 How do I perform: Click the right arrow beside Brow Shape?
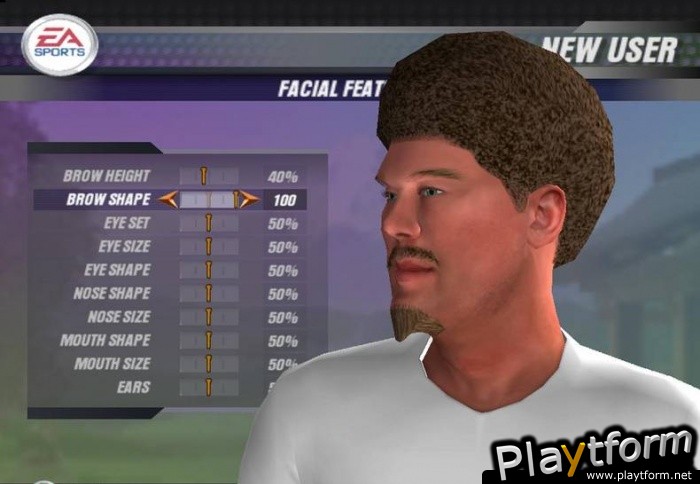[249, 199]
